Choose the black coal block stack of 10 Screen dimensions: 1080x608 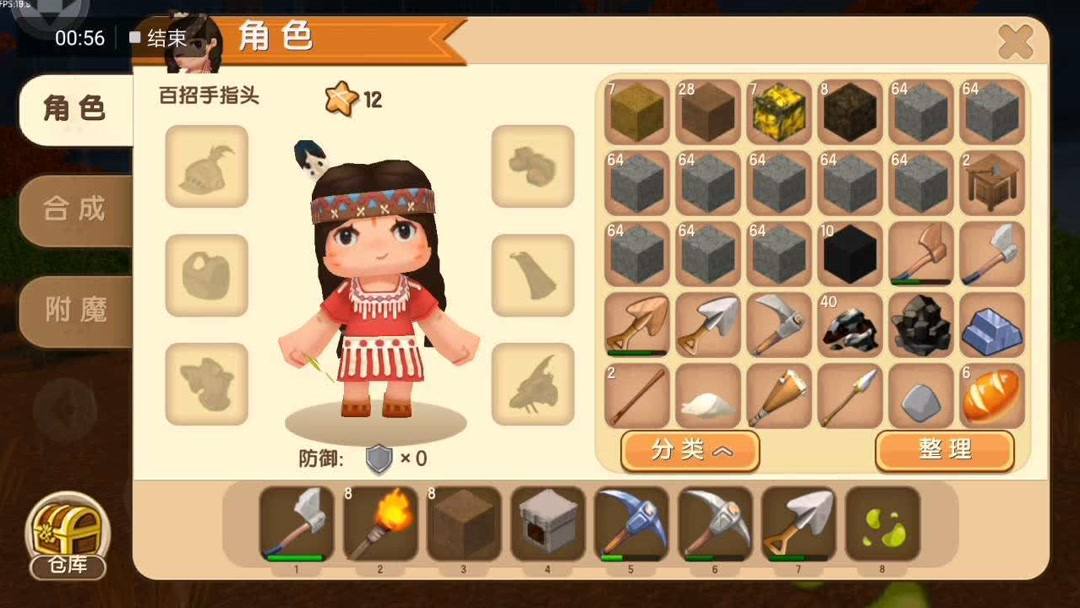click(x=850, y=254)
